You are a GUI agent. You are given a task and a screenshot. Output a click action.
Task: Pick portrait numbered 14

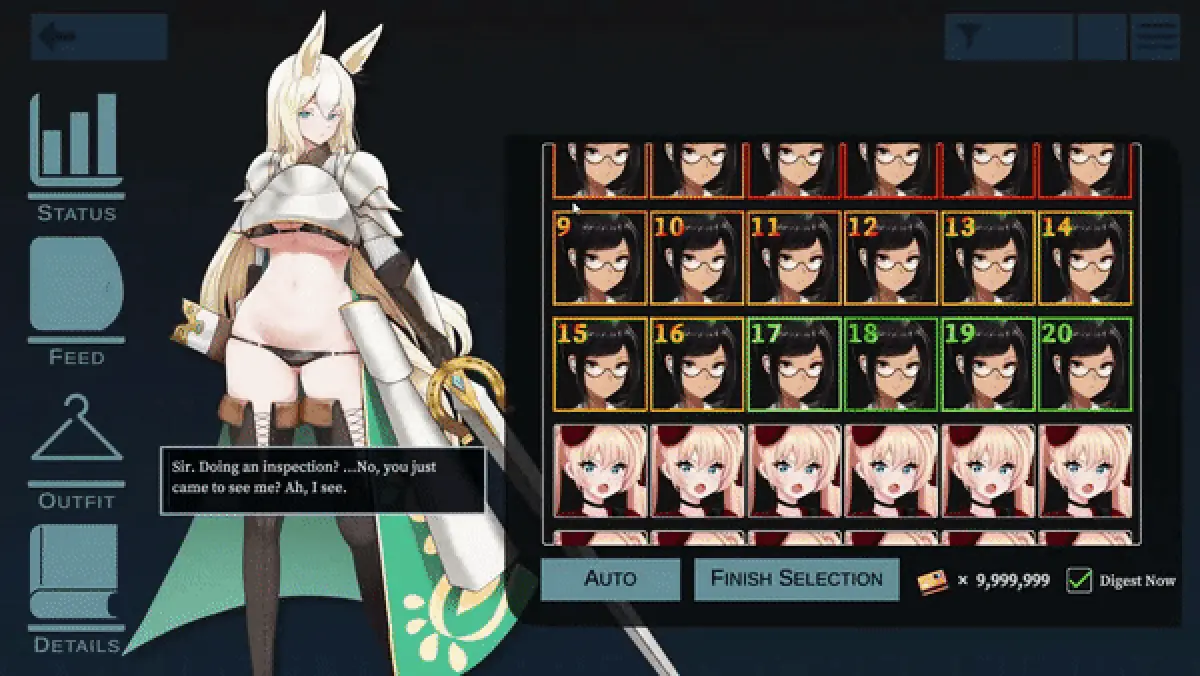(1086, 257)
